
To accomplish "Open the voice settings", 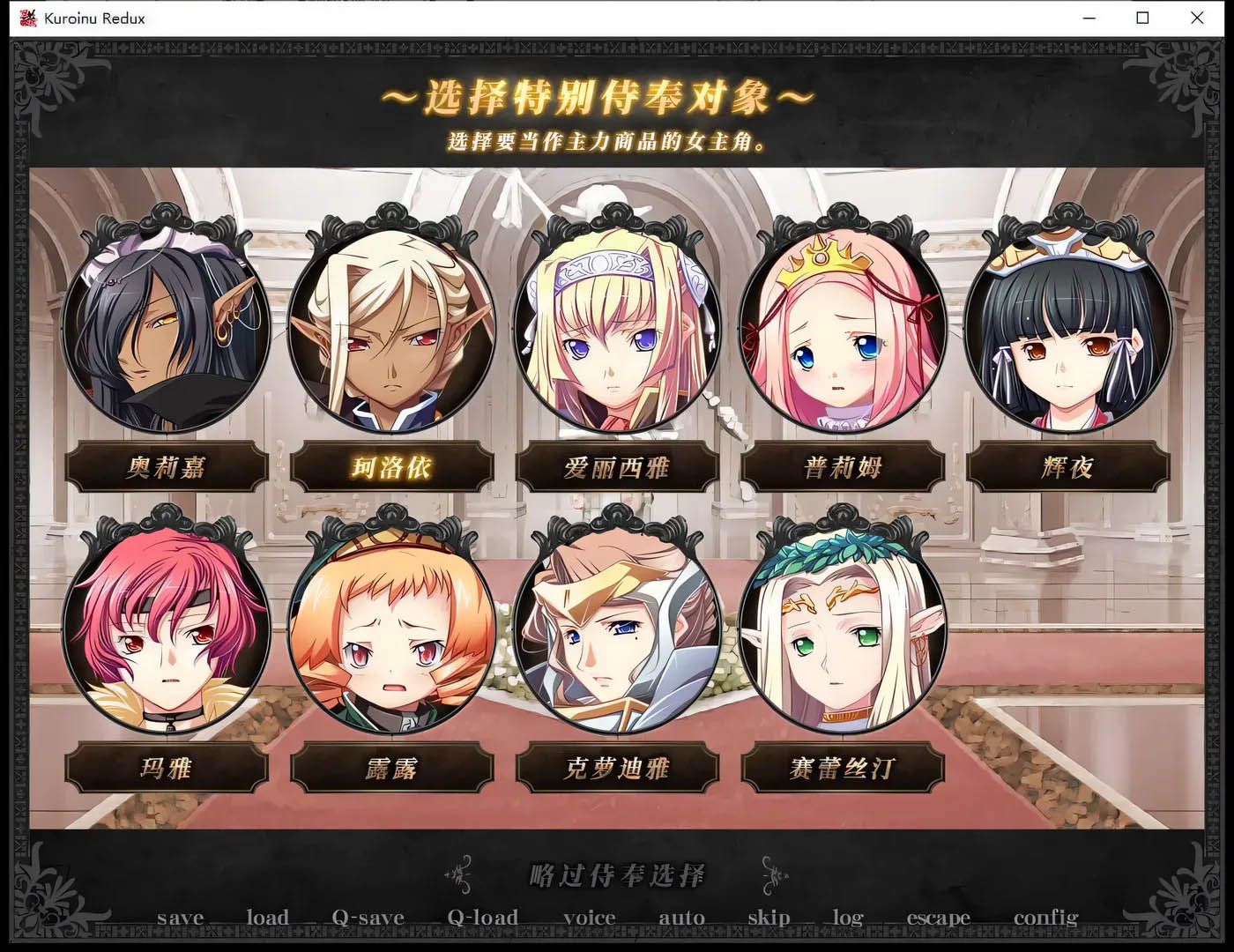I will (x=591, y=918).
